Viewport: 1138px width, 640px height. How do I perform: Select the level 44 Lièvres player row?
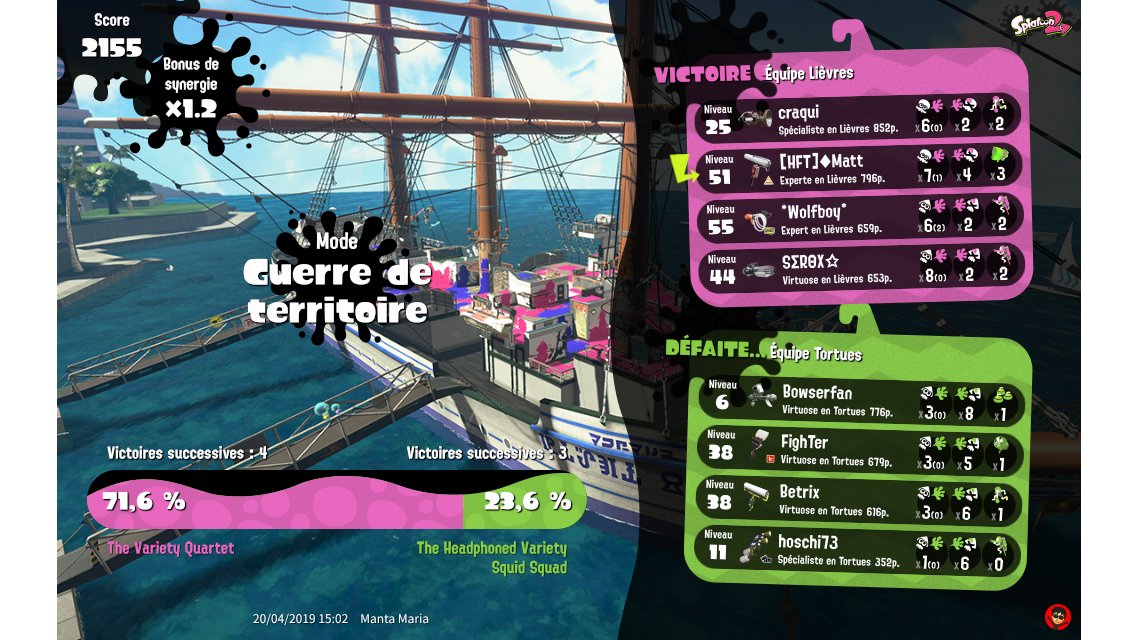click(860, 268)
